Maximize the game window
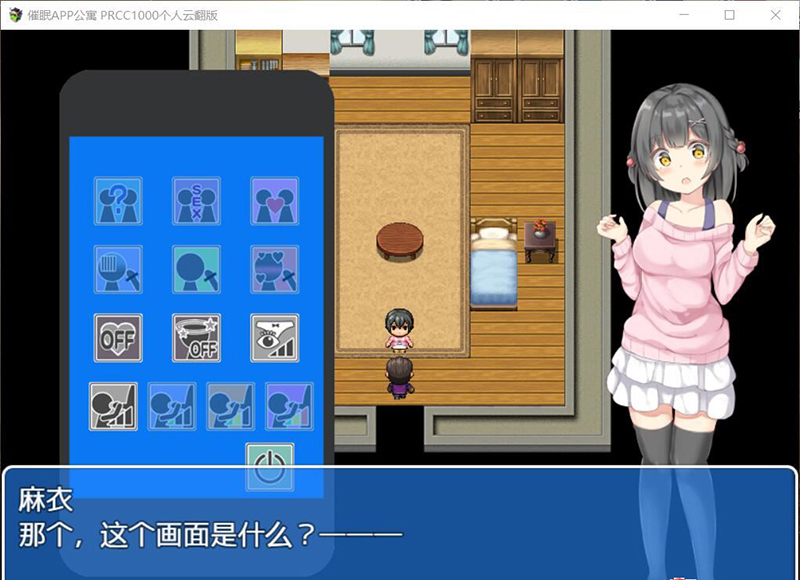The image size is (800, 580). click(x=730, y=15)
